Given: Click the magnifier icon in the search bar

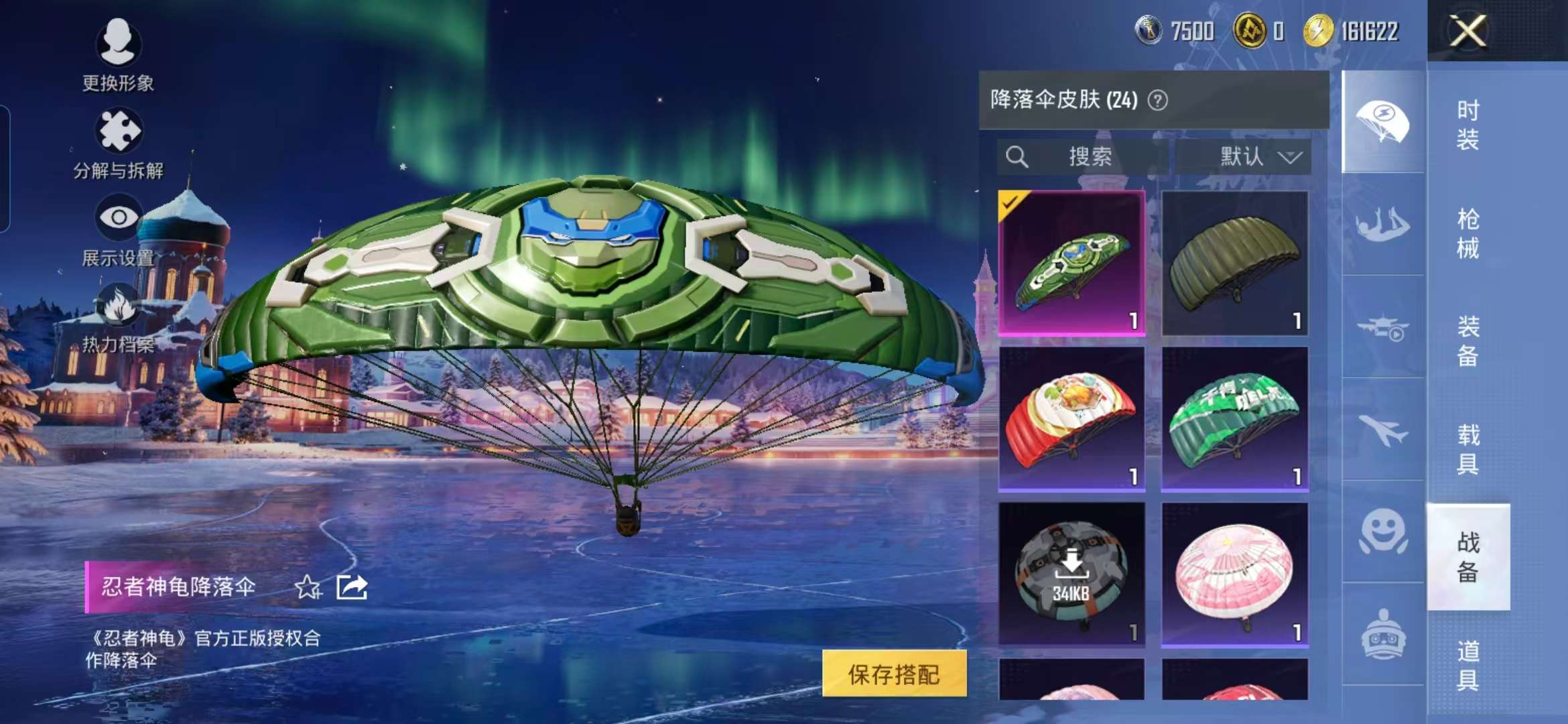Looking at the screenshot, I should [x=1018, y=158].
